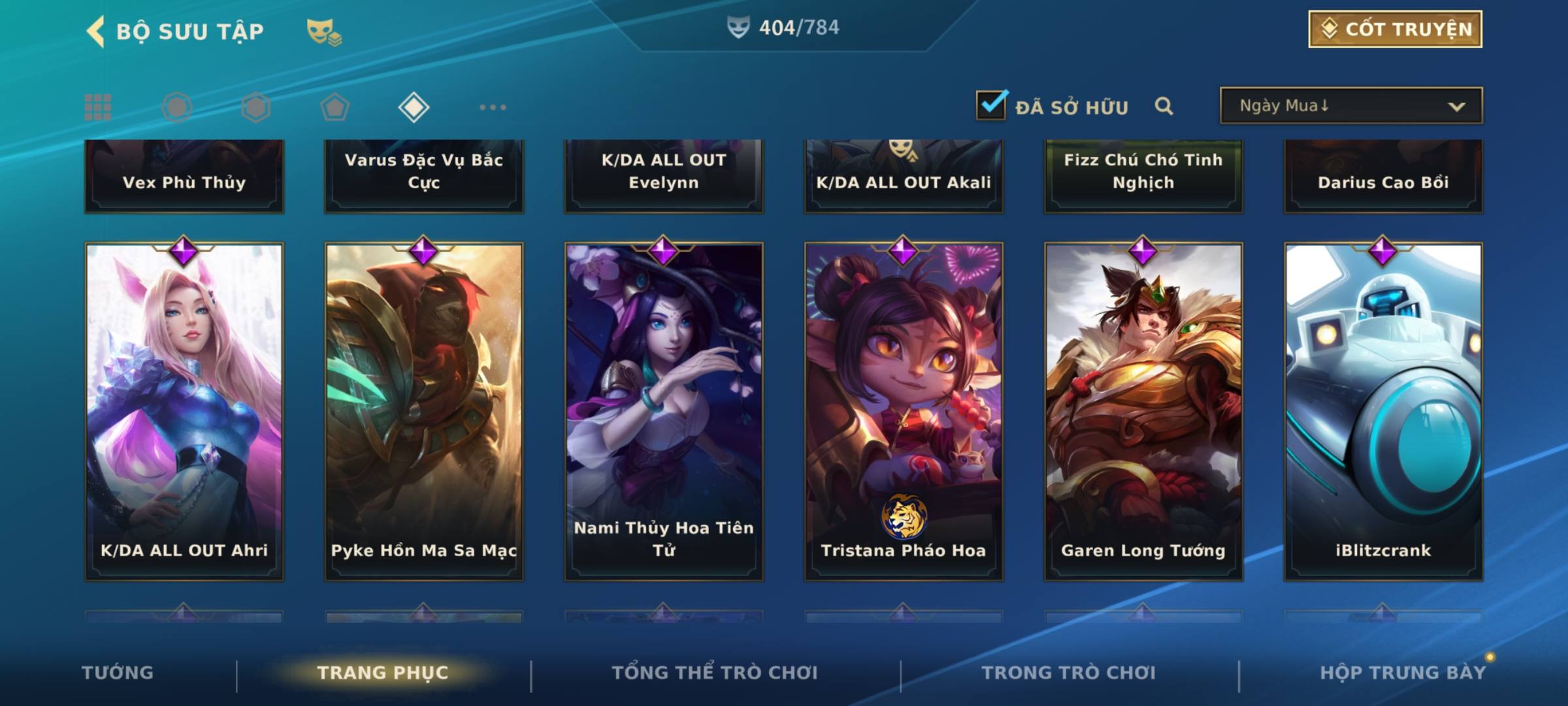
Task: Open the three-dot more filters option
Action: point(493,107)
